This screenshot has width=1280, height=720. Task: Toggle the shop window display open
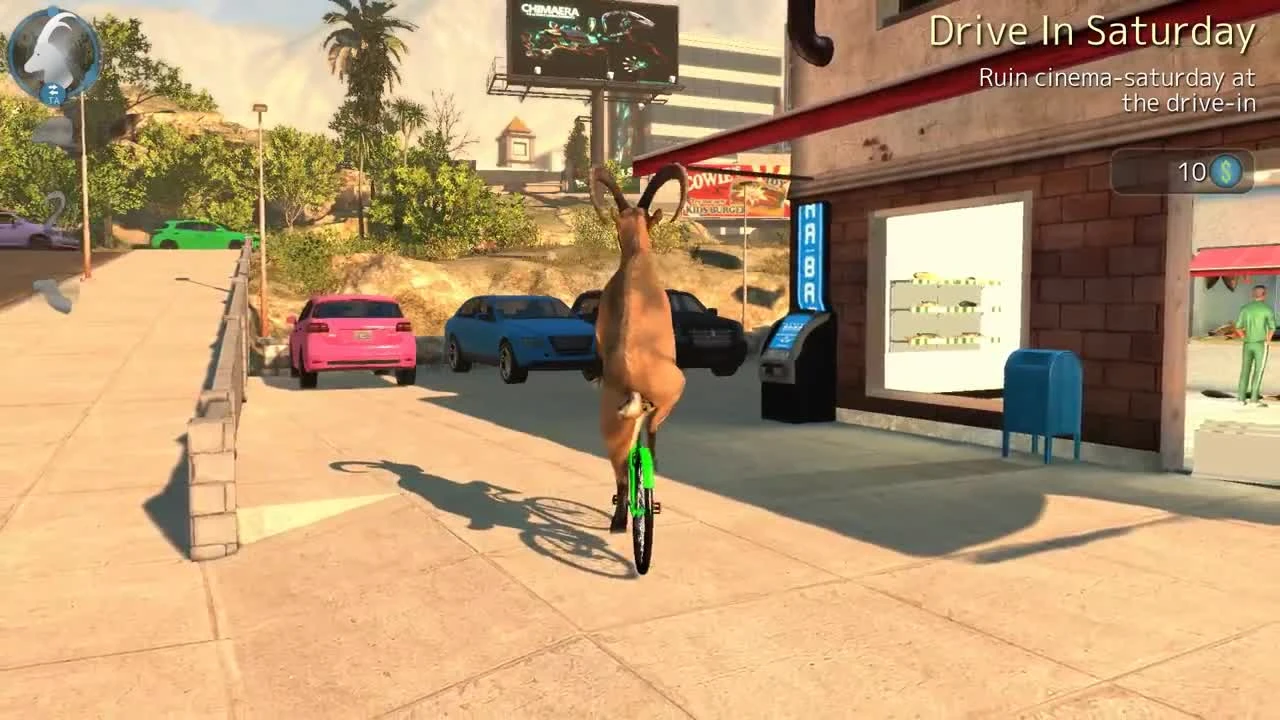coord(940,310)
